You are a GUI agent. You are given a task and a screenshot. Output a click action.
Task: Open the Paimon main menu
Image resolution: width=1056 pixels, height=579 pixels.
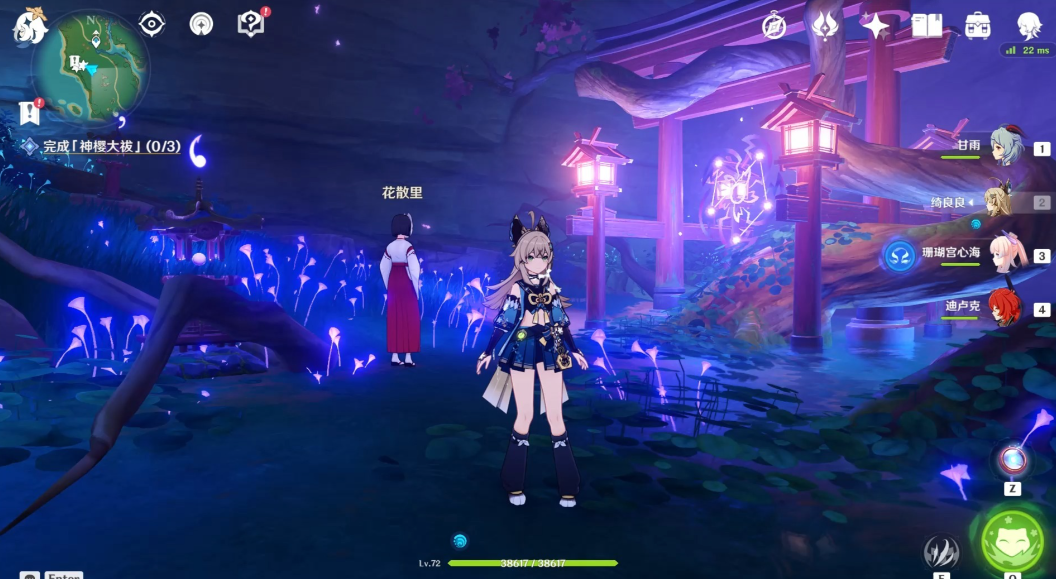click(30, 25)
